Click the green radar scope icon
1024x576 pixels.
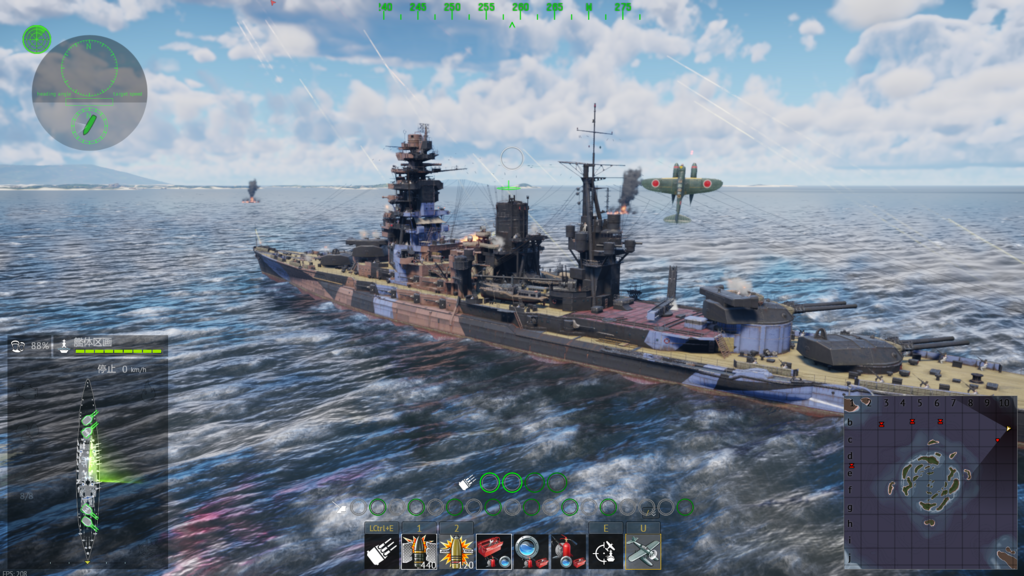pos(37,39)
